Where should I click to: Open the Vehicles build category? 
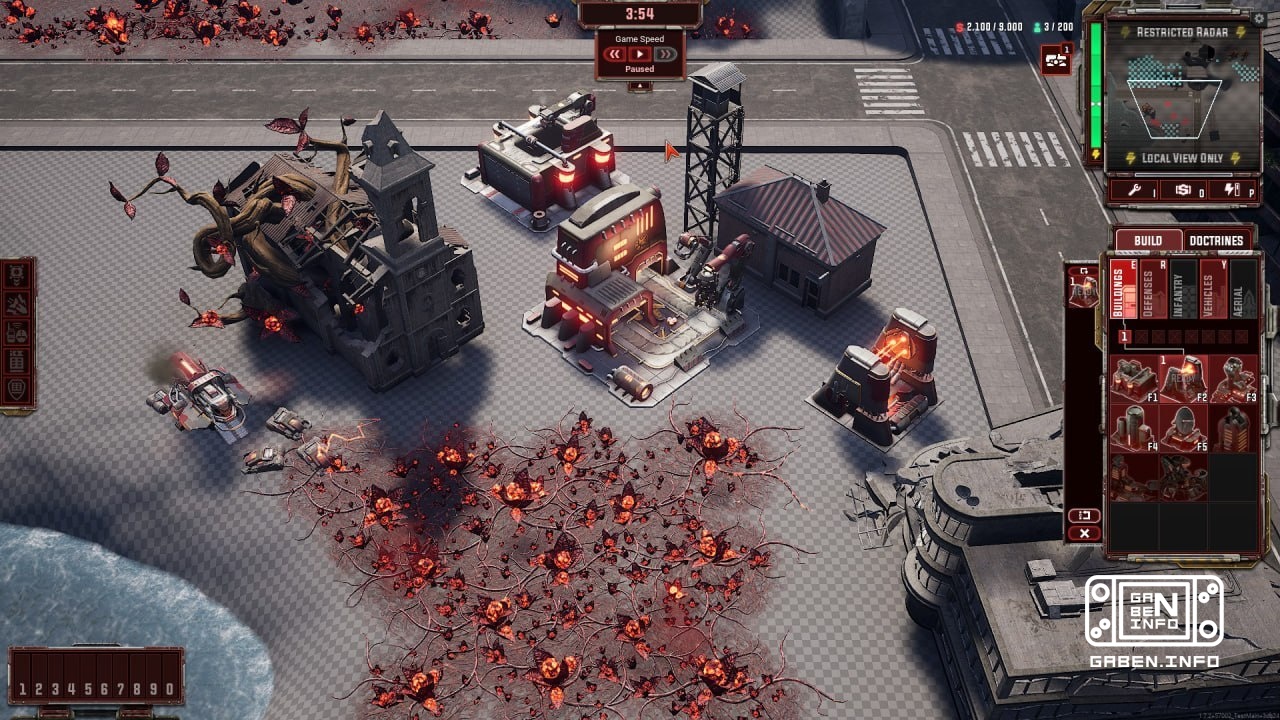1213,292
